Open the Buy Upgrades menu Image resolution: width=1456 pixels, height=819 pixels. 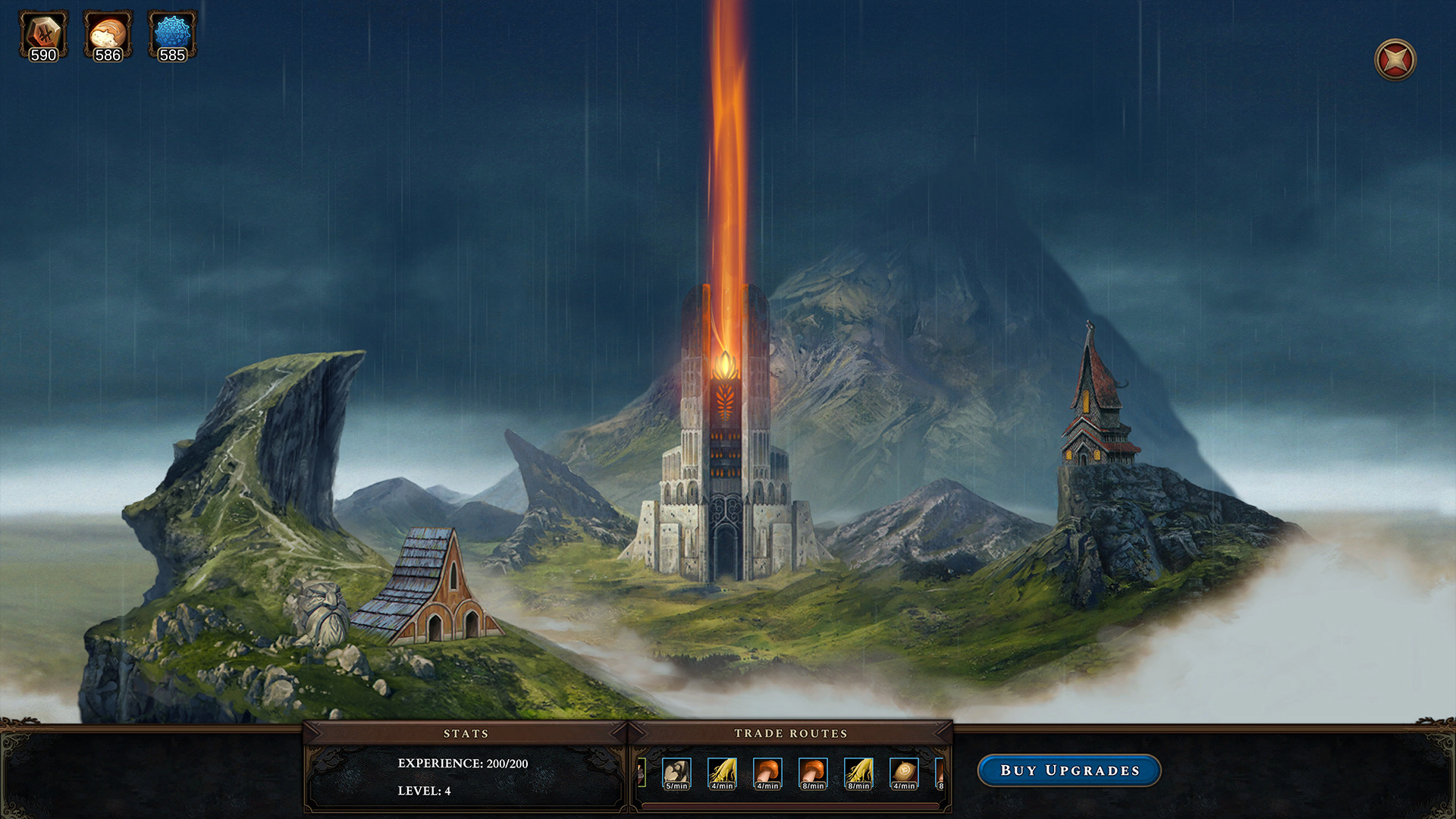pos(1069,770)
